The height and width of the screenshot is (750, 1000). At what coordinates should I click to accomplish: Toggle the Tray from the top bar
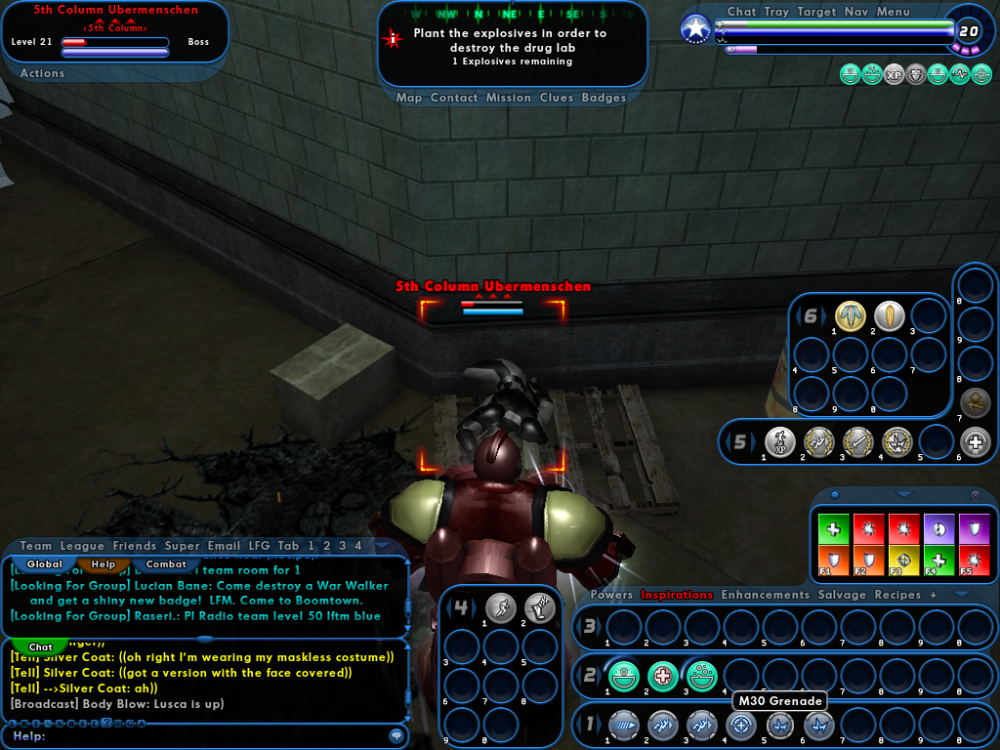coord(777,12)
